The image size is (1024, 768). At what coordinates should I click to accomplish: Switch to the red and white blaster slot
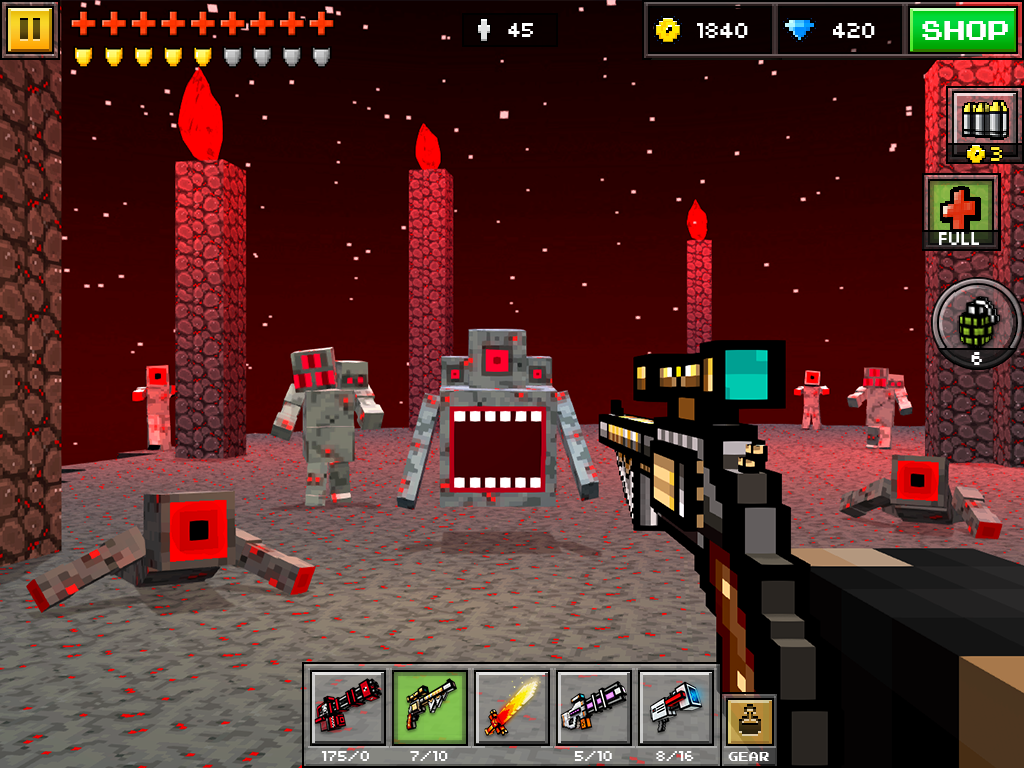click(675, 708)
